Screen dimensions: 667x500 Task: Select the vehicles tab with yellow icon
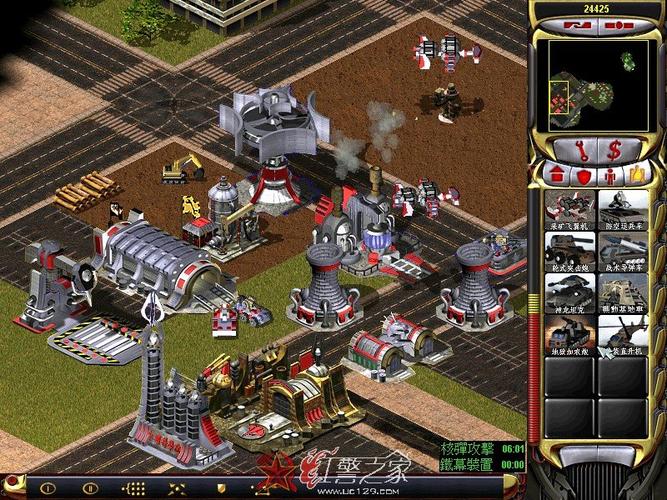pos(637,175)
